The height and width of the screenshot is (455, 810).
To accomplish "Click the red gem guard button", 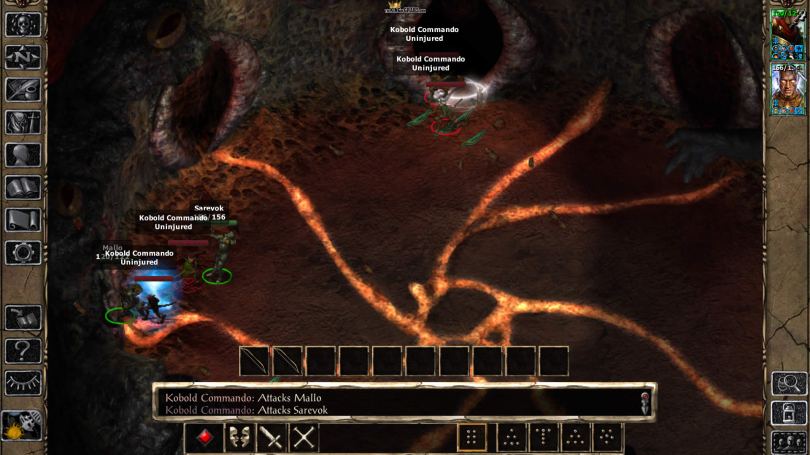I will point(204,437).
